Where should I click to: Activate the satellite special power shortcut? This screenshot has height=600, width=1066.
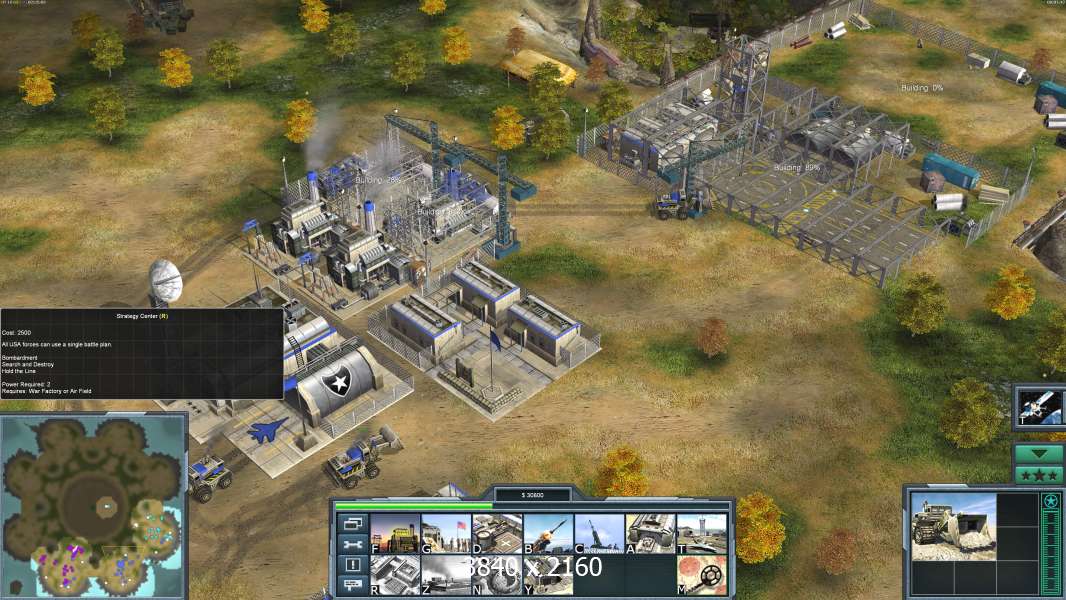click(x=1040, y=406)
